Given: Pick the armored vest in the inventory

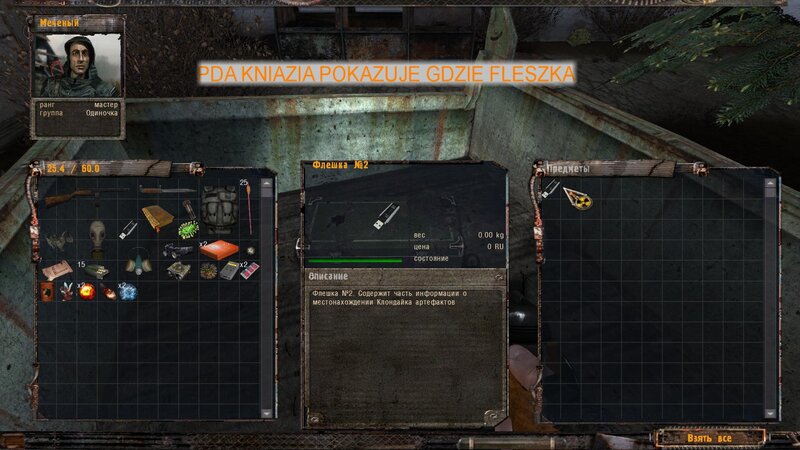Looking at the screenshot, I should 220,207.
